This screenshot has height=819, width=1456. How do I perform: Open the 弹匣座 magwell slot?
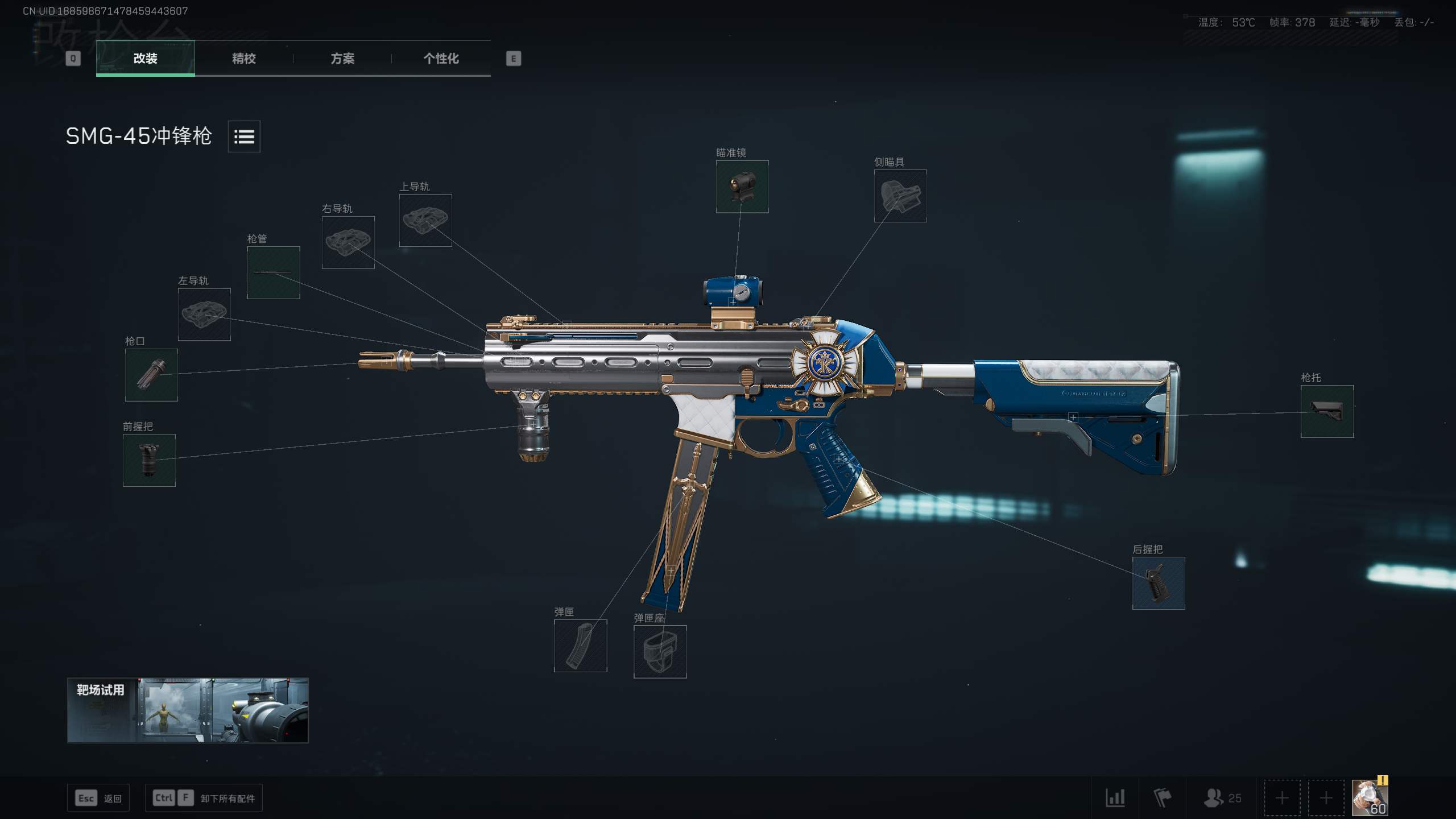point(660,652)
